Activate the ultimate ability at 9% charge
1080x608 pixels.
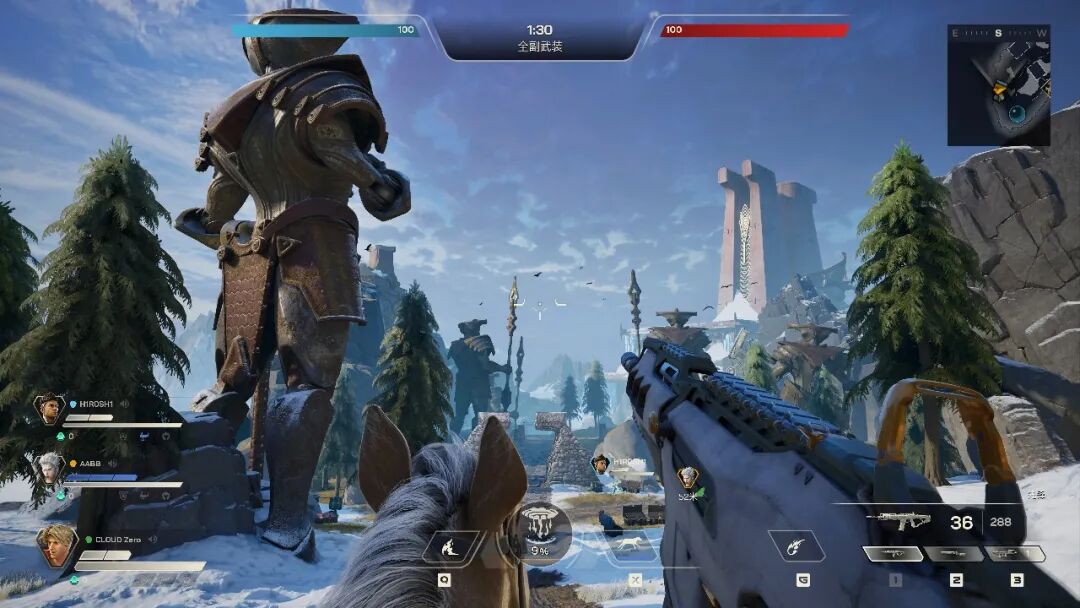point(546,530)
